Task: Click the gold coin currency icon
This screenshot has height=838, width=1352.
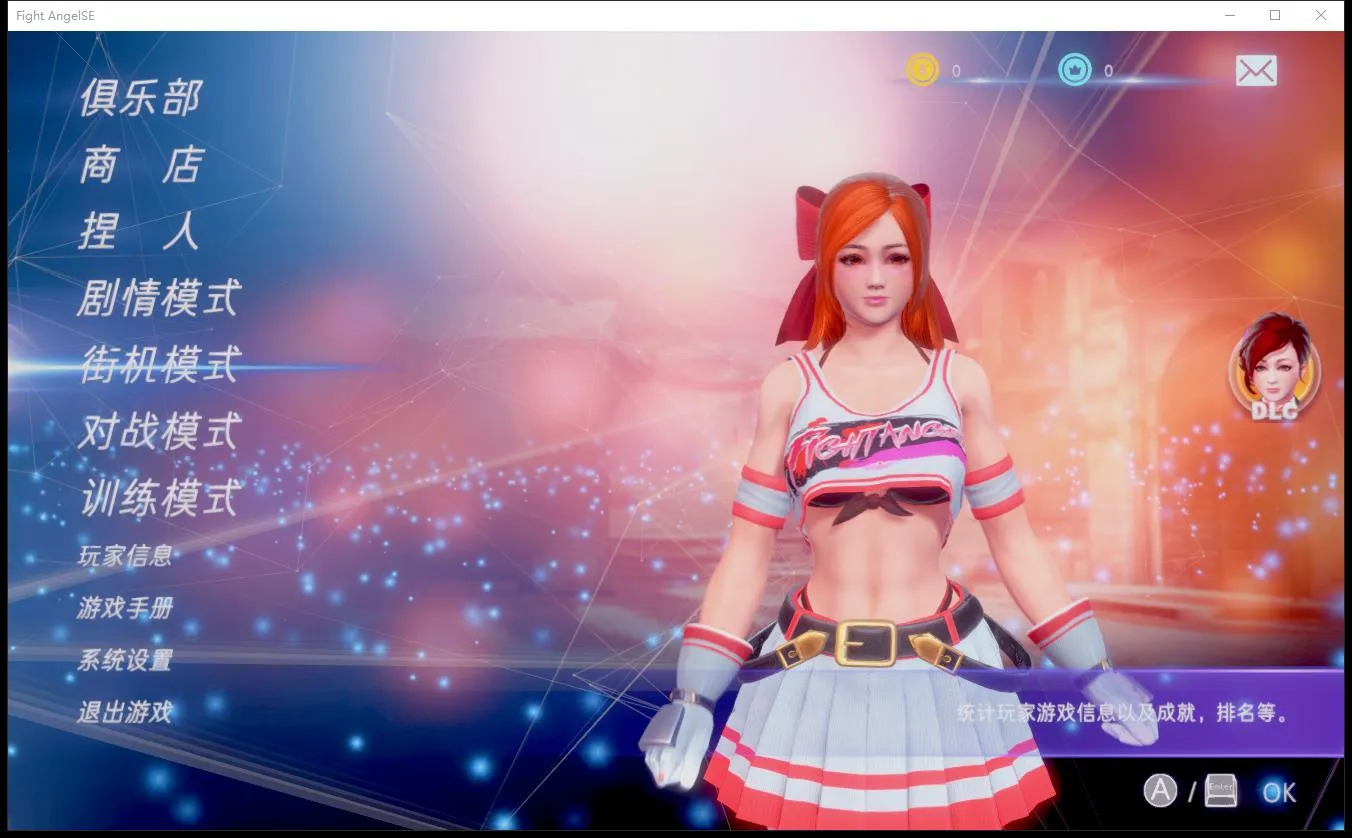Action: (x=922, y=70)
